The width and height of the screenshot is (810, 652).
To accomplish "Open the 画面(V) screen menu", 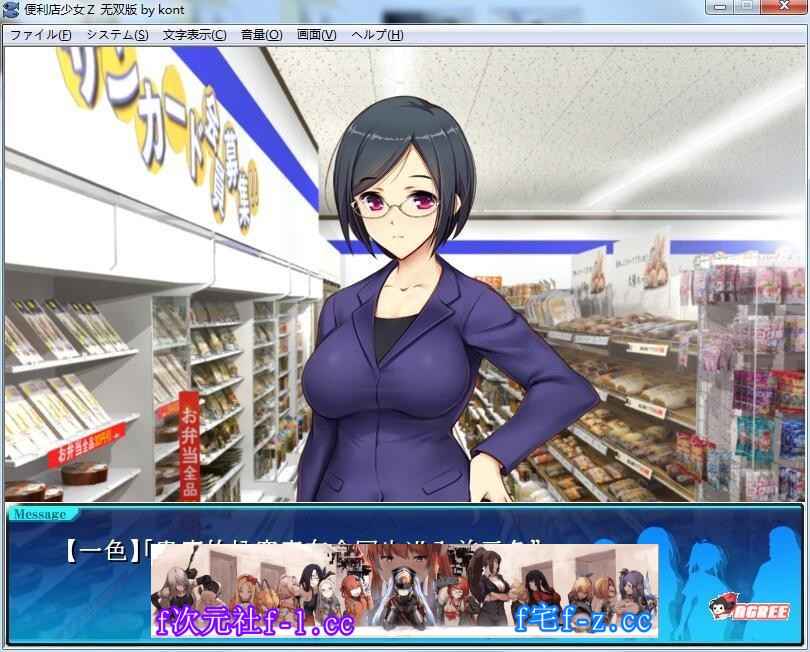I will coord(316,34).
